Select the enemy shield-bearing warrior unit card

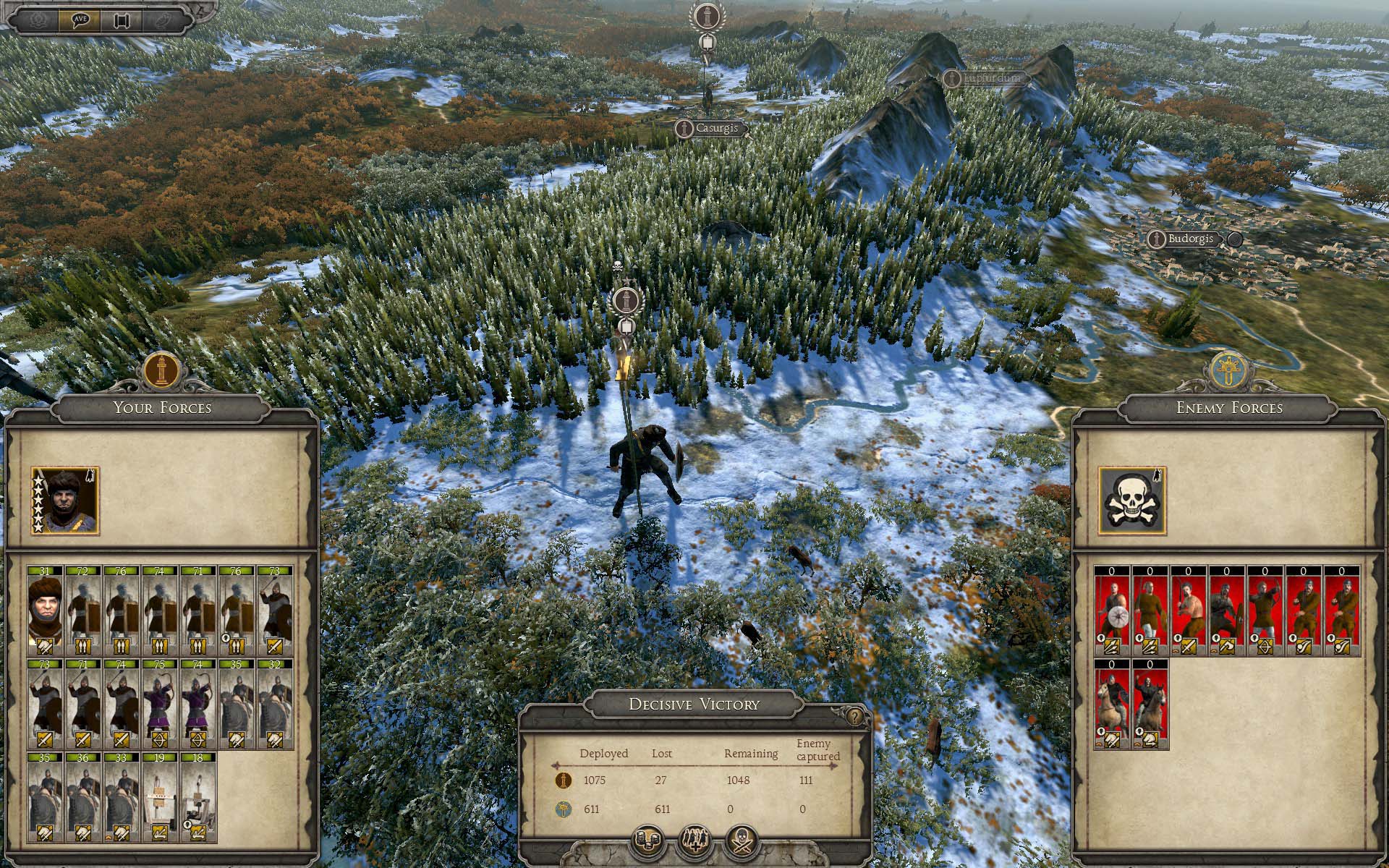(x=1112, y=611)
